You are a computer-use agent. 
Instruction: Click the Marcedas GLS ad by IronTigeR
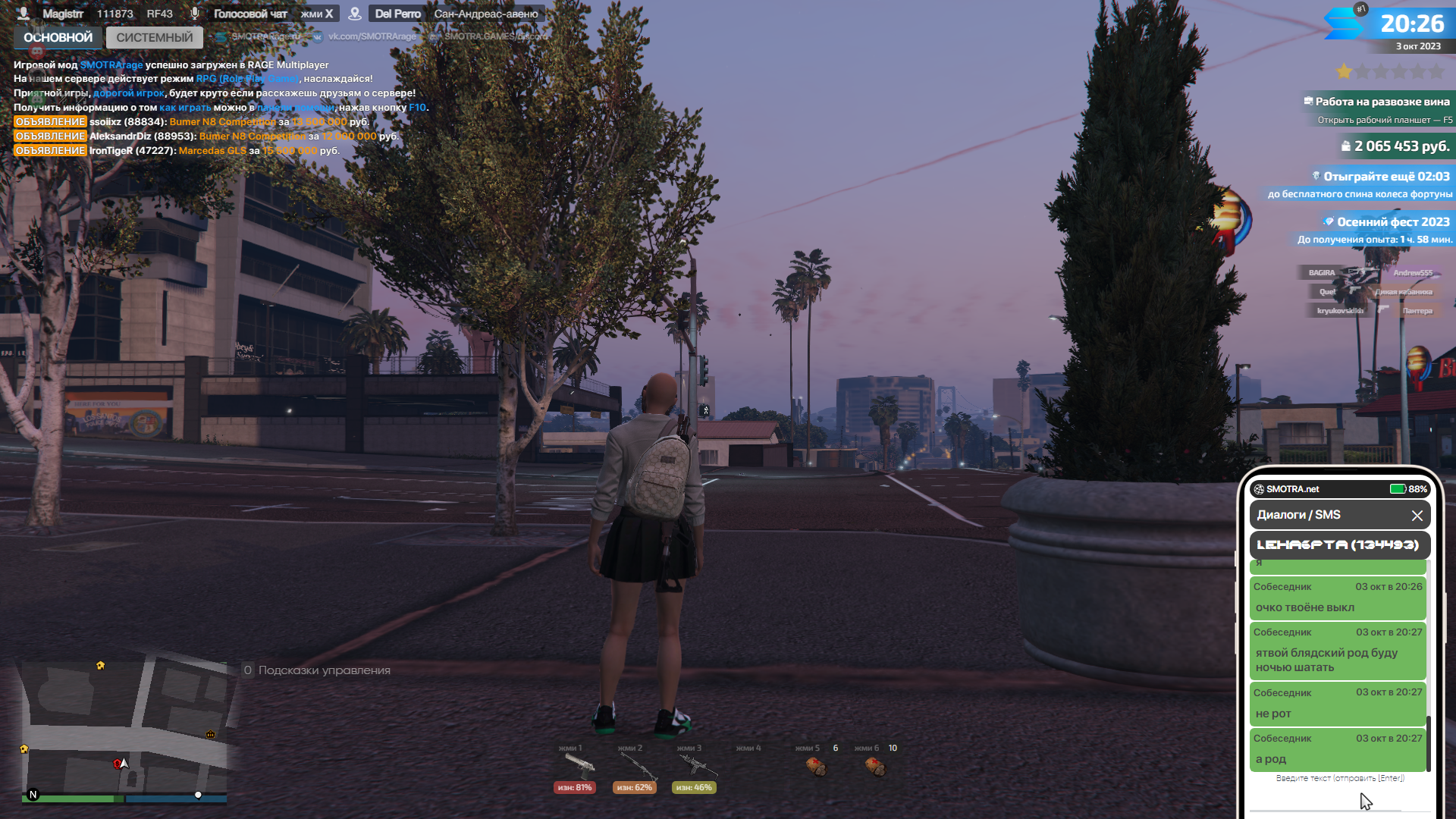212,151
